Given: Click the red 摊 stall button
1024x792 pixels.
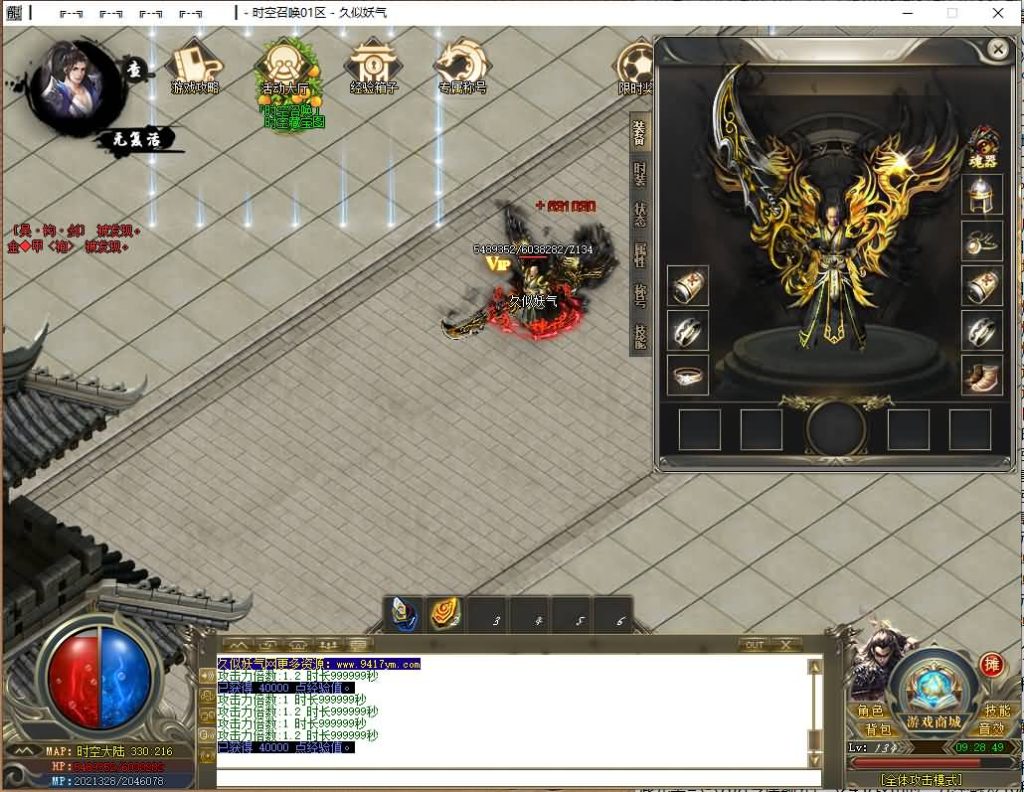Looking at the screenshot, I should click(991, 665).
